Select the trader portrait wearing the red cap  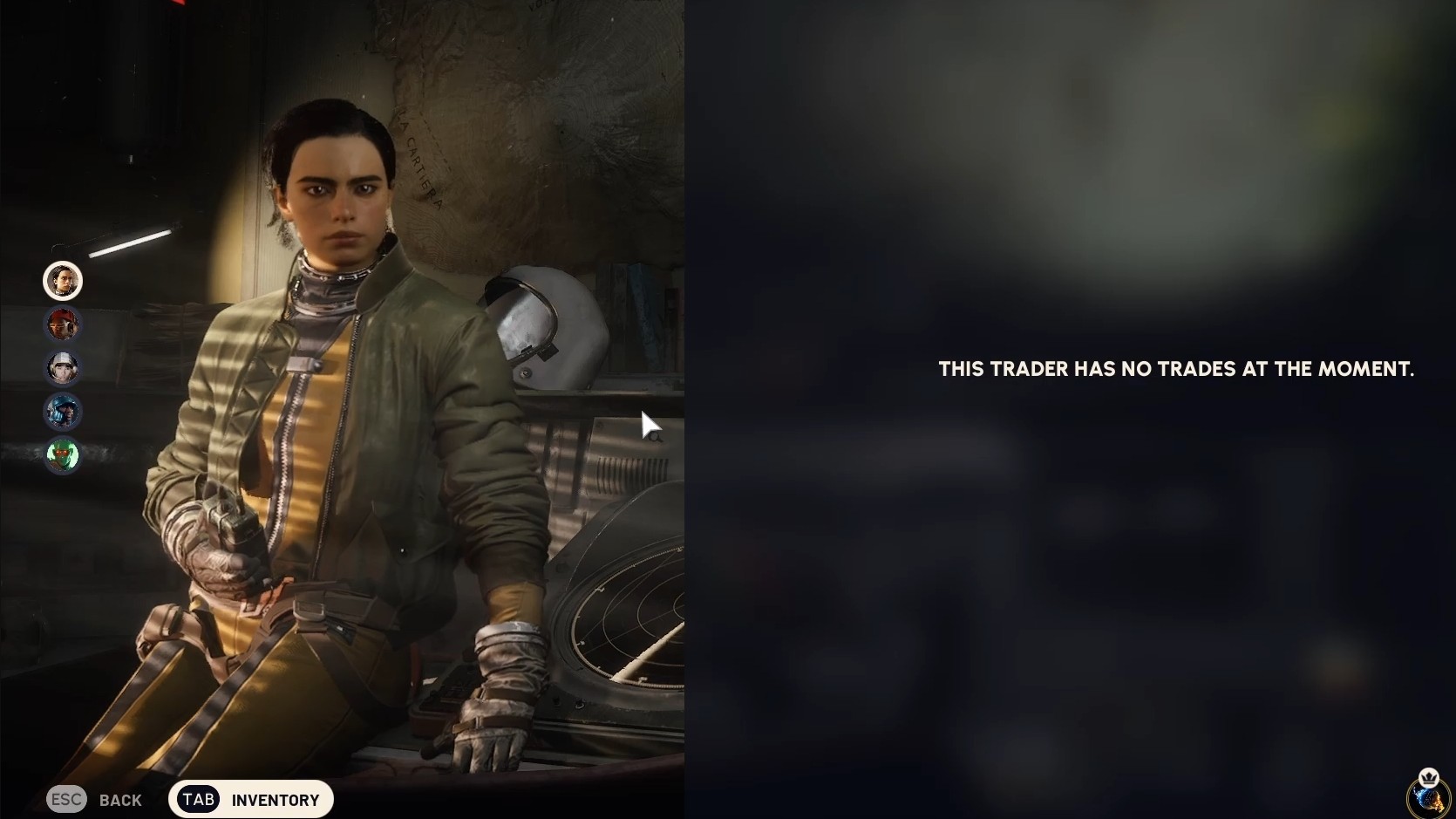coord(63,324)
